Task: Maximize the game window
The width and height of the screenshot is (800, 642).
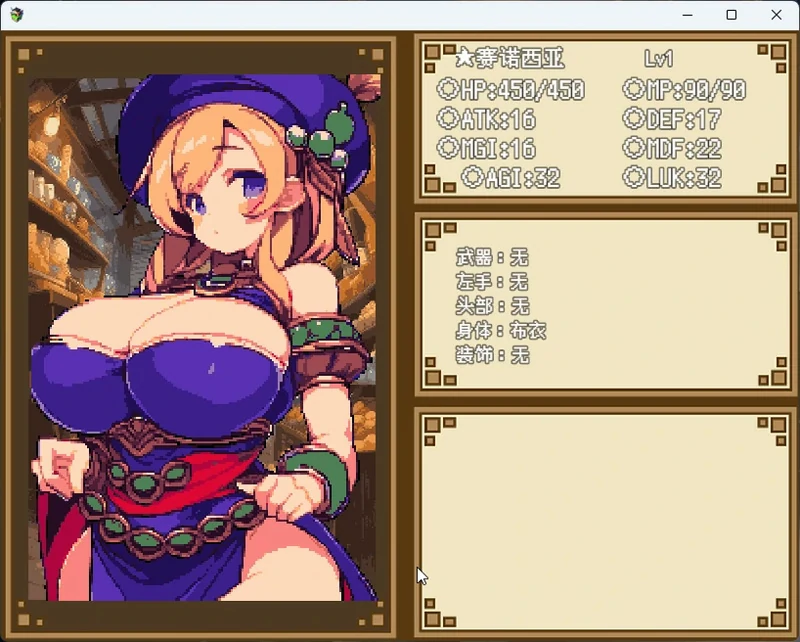Action: (x=731, y=15)
